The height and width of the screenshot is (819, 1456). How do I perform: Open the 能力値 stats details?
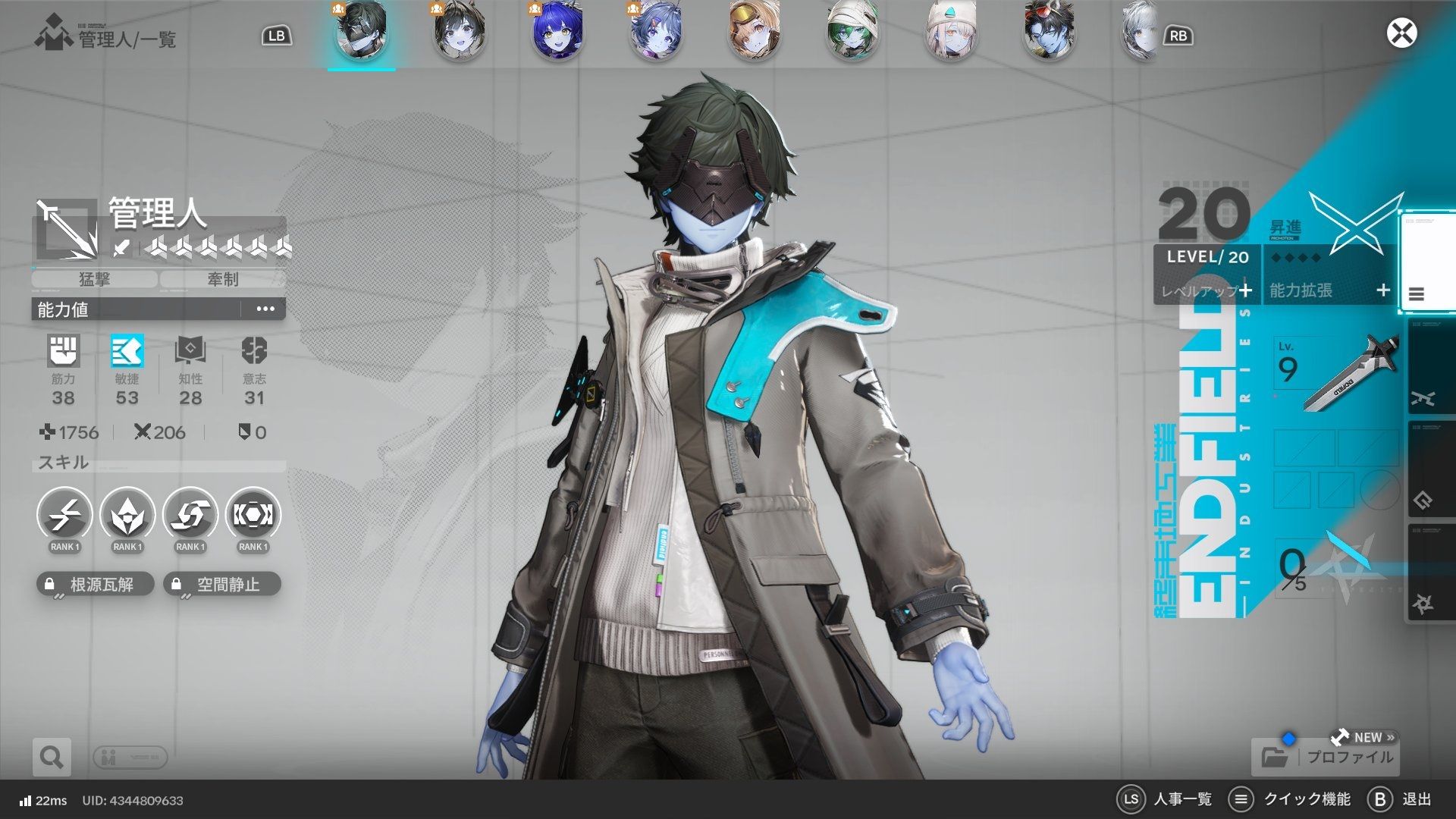(265, 309)
